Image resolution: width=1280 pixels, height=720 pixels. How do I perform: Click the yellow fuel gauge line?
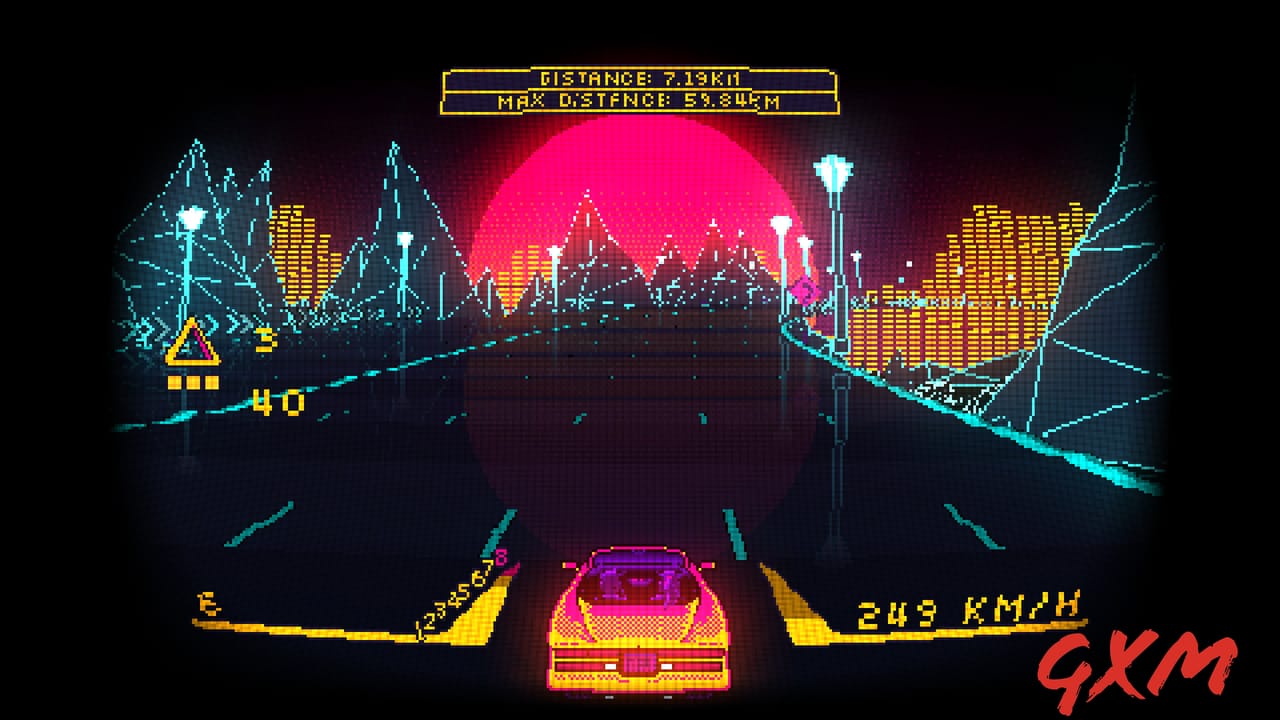(300, 629)
